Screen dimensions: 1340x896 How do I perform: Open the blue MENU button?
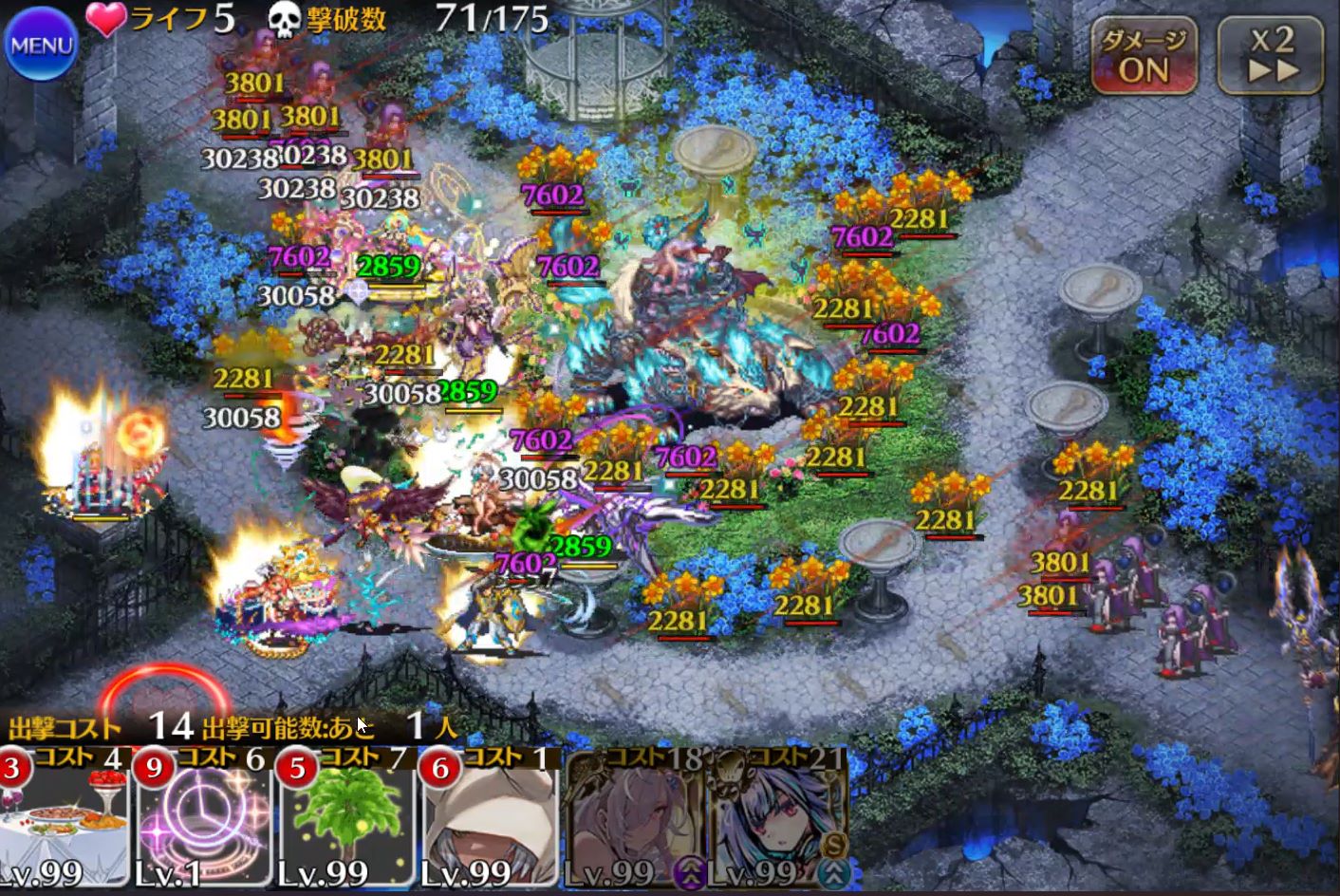[41, 45]
